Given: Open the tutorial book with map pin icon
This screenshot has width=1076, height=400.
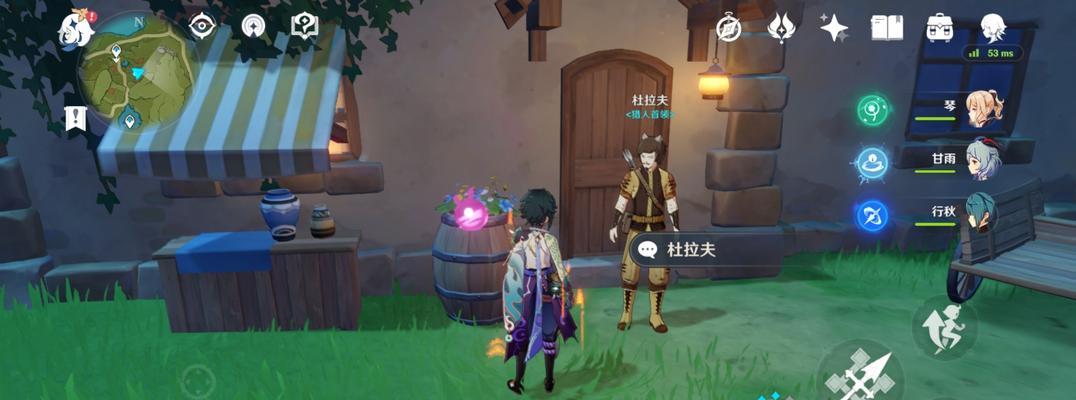Looking at the screenshot, I should click(x=305, y=27).
